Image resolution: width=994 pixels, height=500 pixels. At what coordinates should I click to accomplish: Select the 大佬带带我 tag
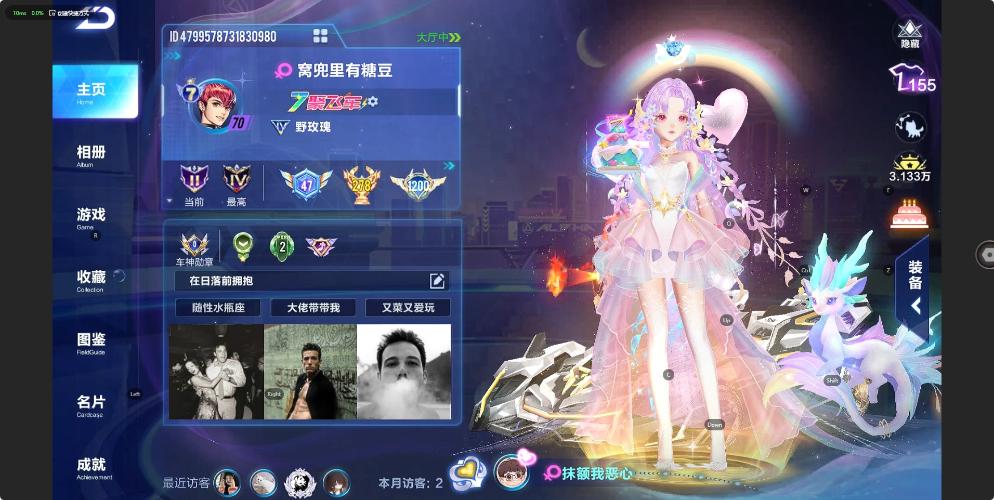pos(312,307)
